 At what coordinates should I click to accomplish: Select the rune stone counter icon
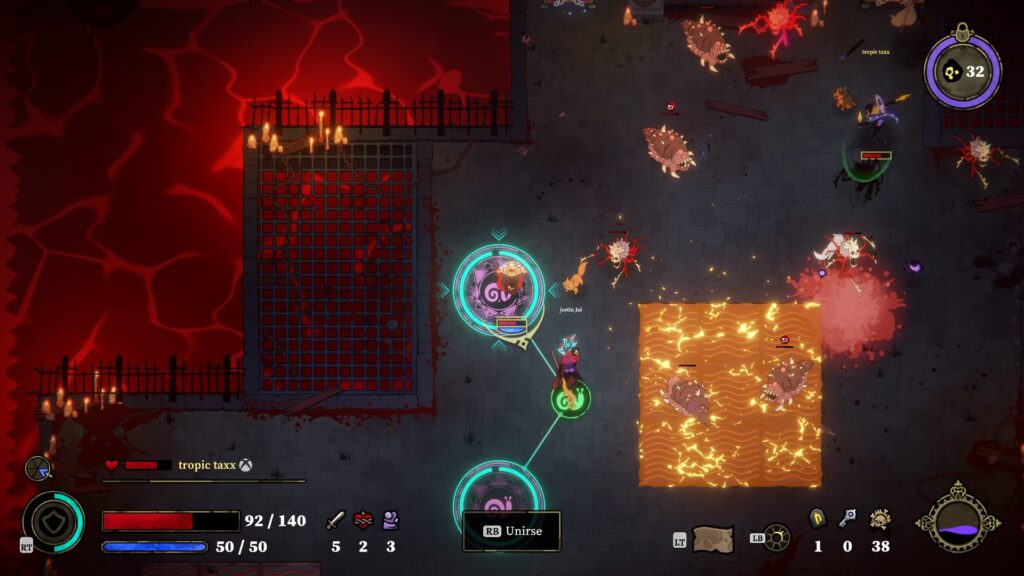817,518
